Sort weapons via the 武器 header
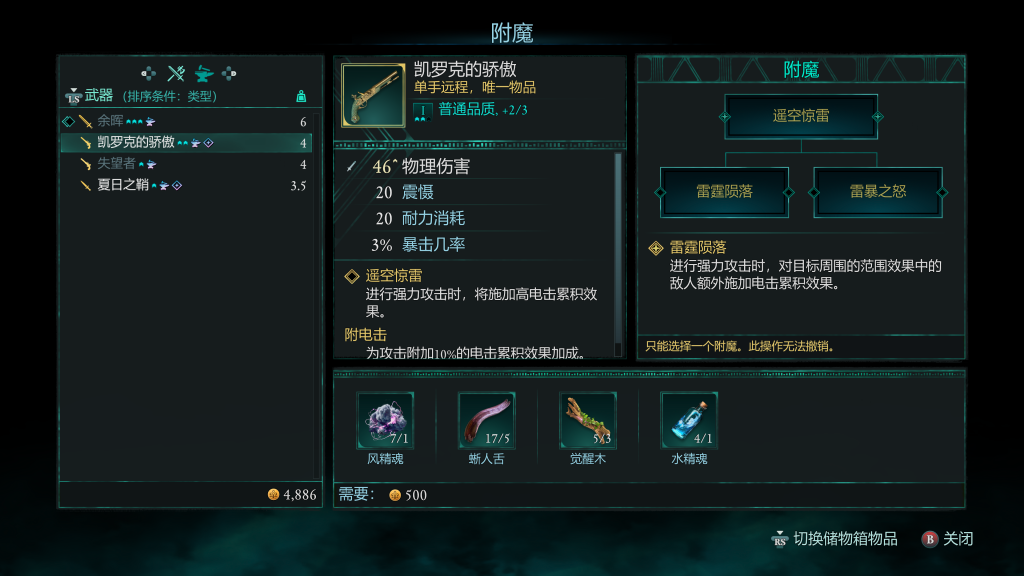1024x576 pixels. (x=98, y=96)
